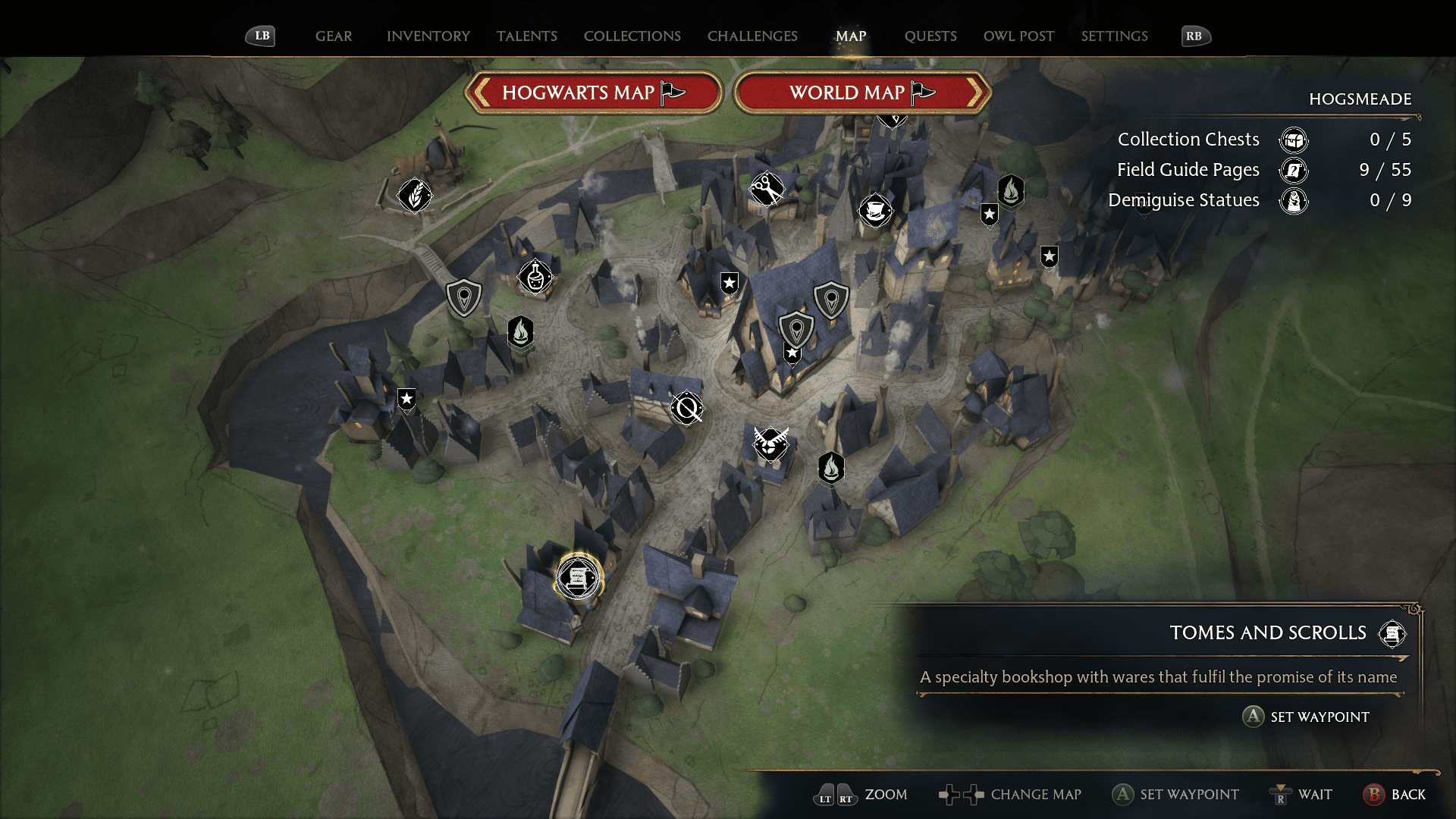Choose the potion flask shop marker
1456x819 pixels.
535,277
